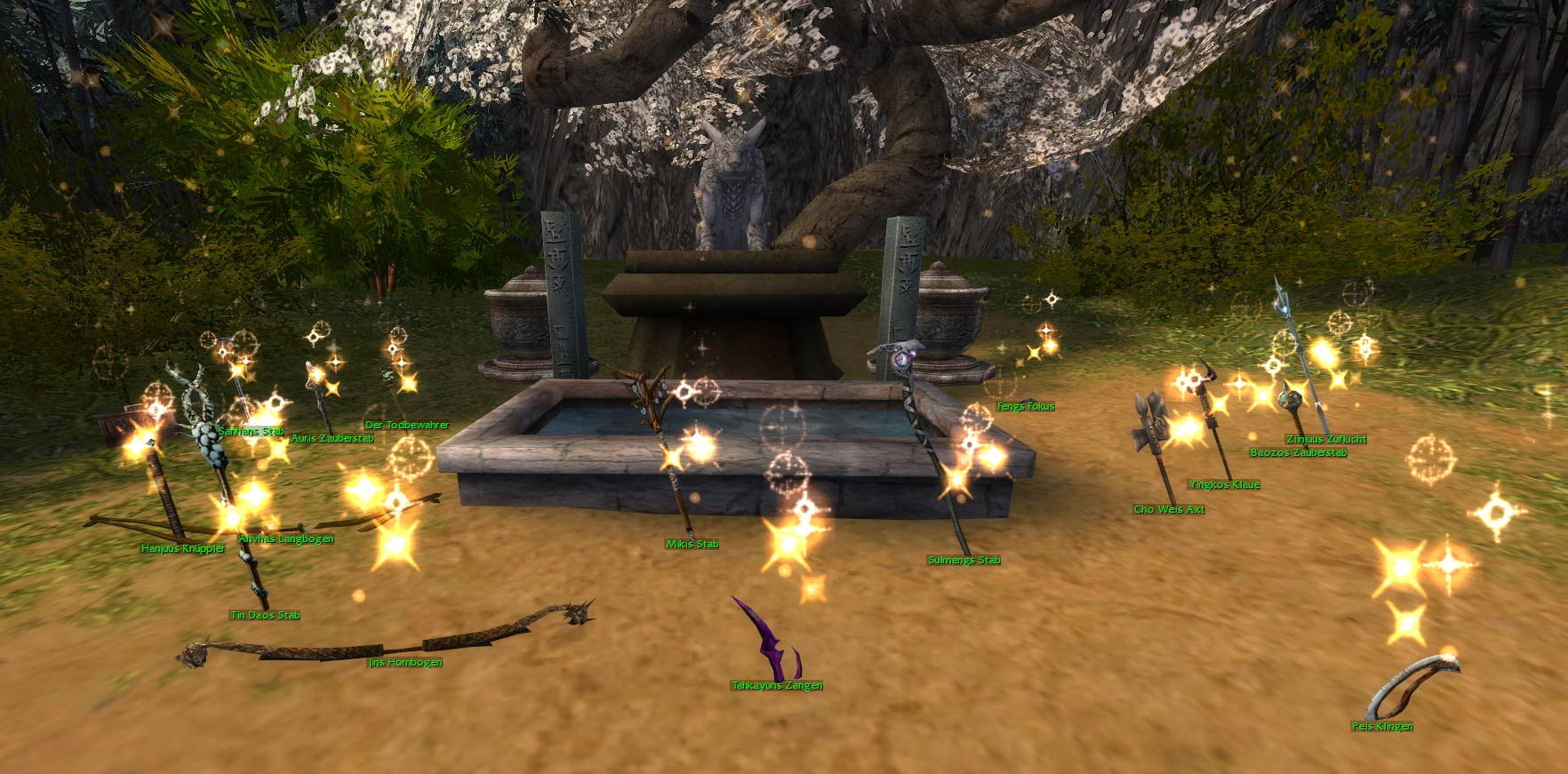Select the "Sanhans Stab" item label
1568x774 pixels.
(x=251, y=432)
